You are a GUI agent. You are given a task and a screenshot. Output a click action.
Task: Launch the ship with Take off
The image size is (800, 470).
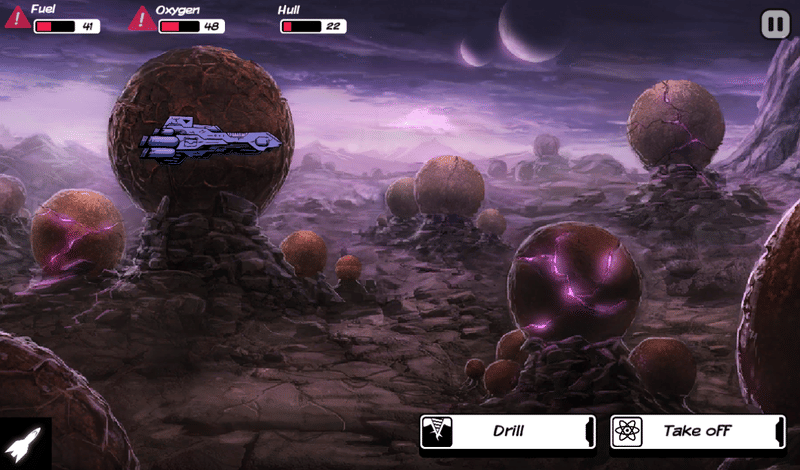(x=697, y=432)
